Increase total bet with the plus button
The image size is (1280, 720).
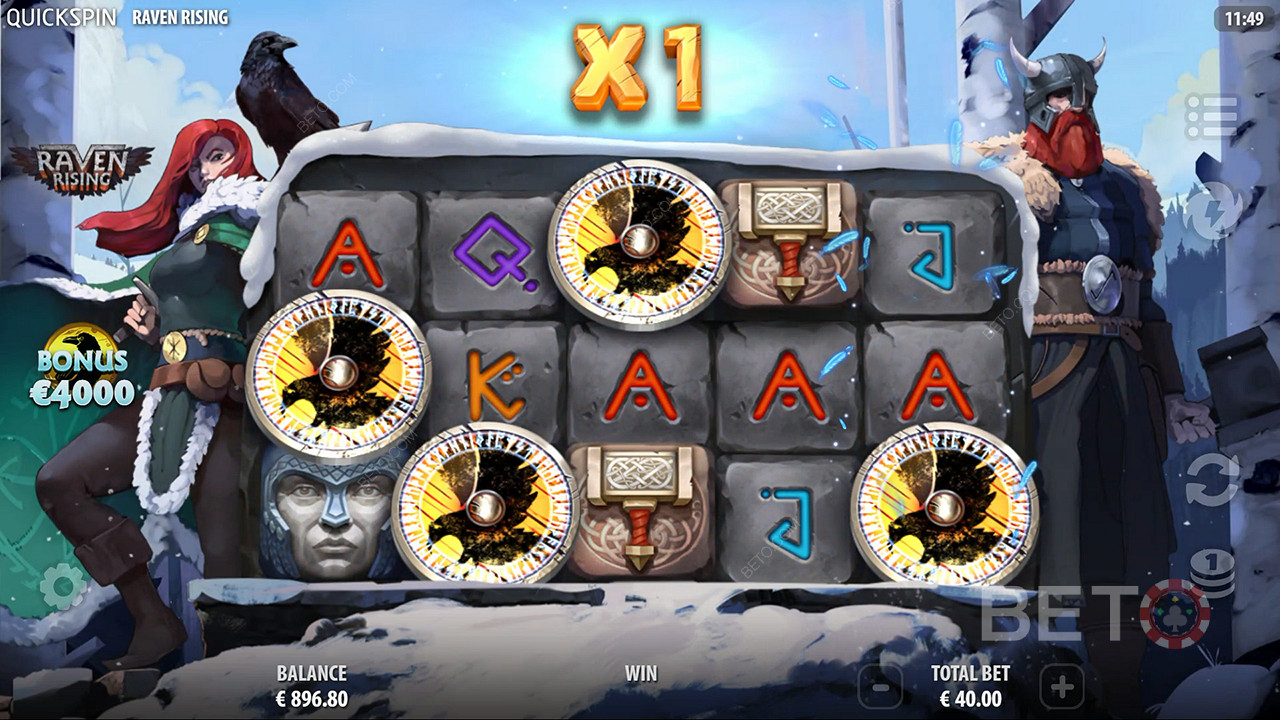(x=1061, y=687)
